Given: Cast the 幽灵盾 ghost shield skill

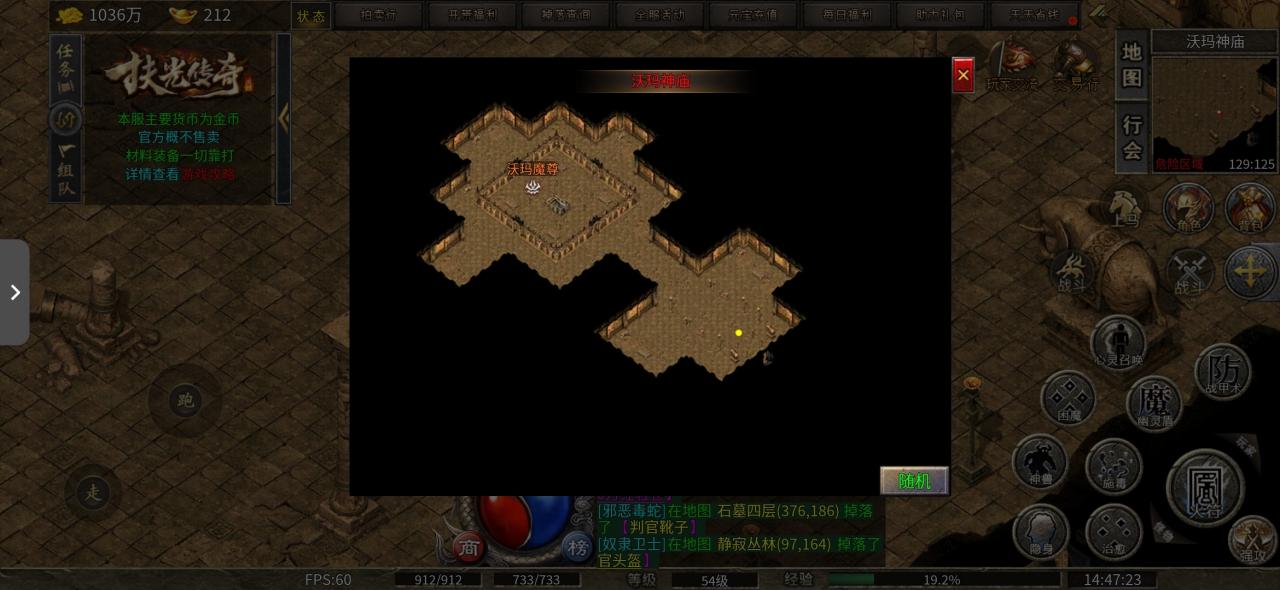Looking at the screenshot, I should coord(1154,403).
